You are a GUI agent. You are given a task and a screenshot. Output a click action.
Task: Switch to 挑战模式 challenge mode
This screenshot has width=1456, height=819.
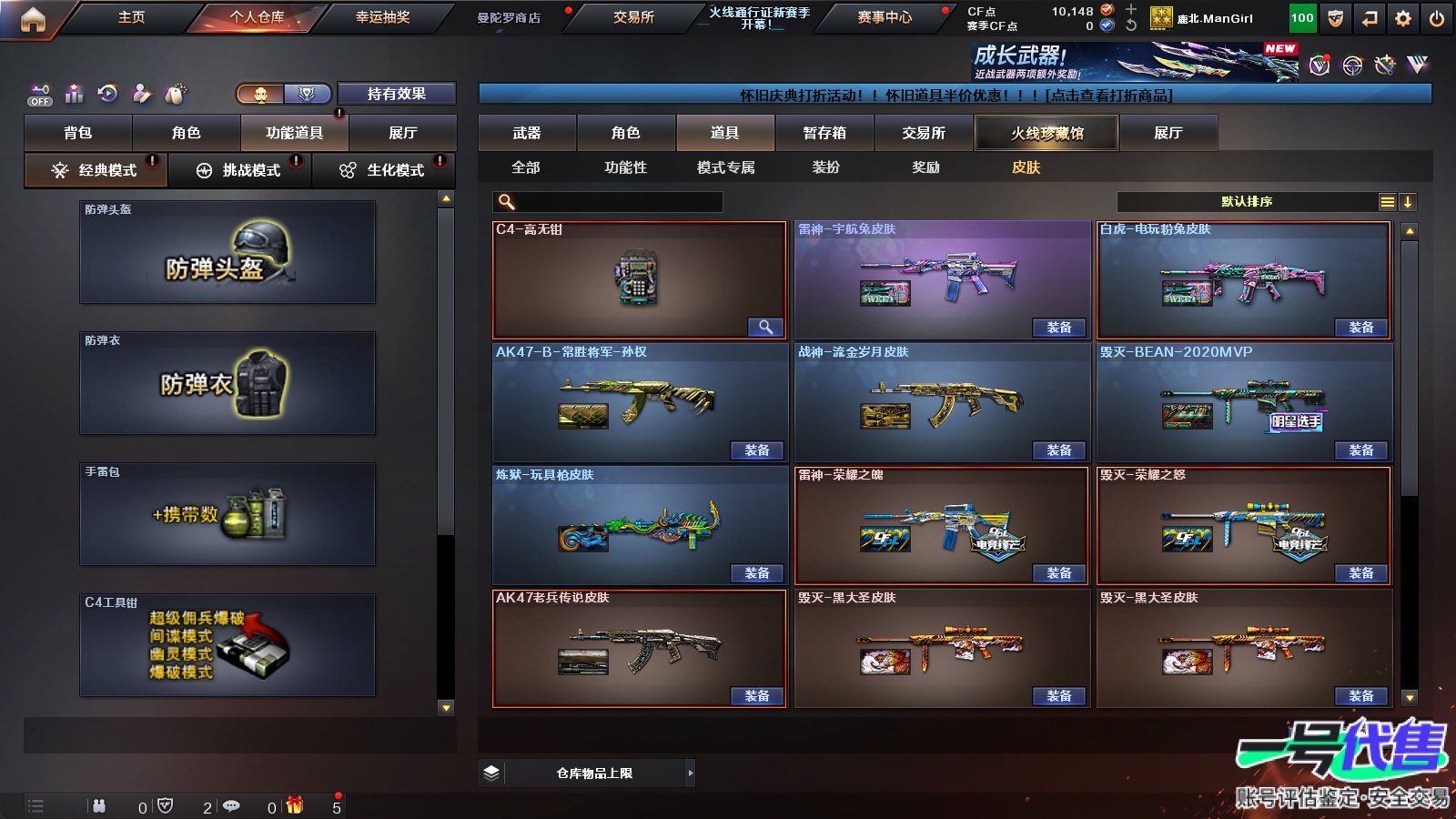240,170
